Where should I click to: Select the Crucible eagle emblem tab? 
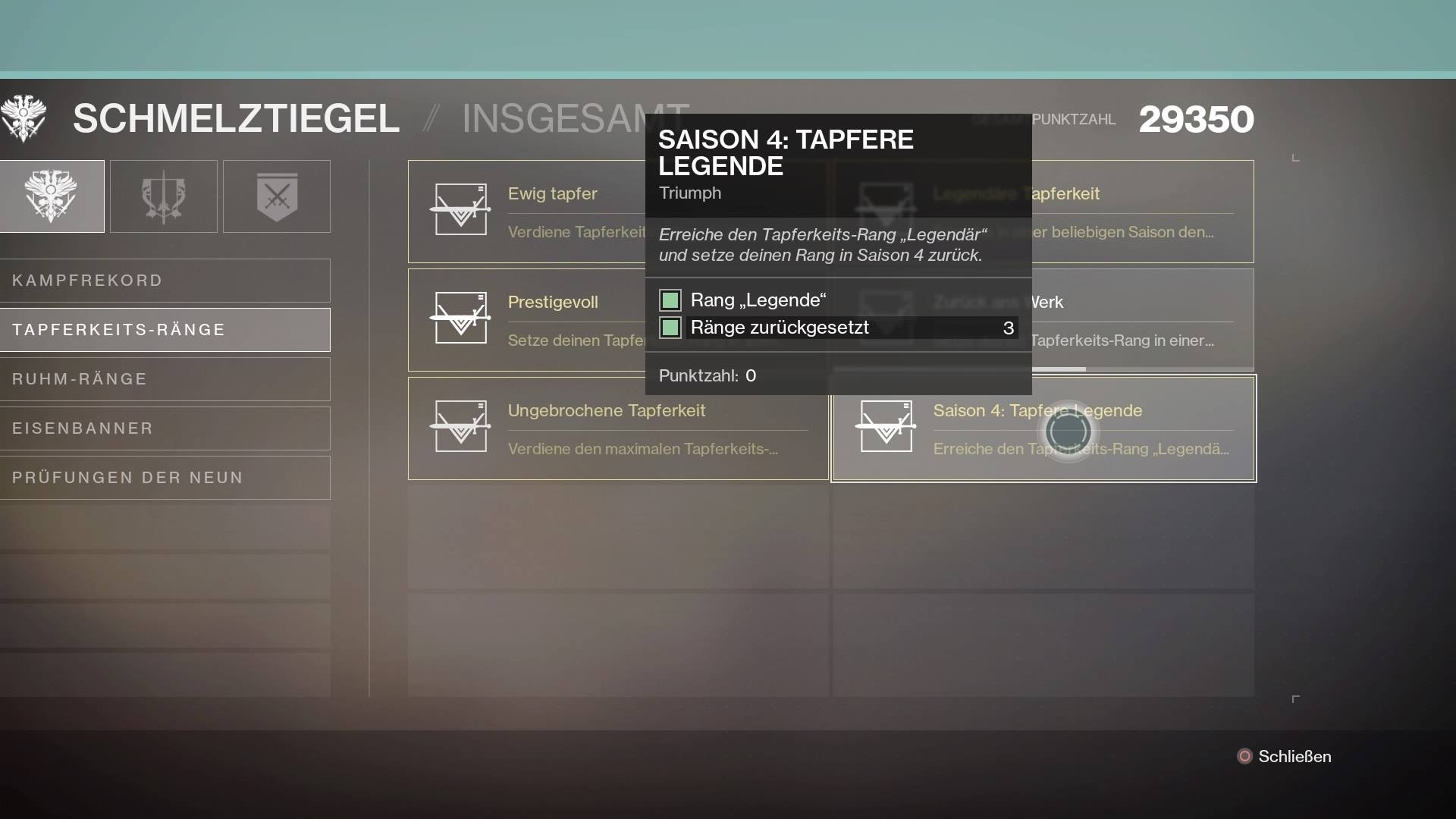pos(52,196)
